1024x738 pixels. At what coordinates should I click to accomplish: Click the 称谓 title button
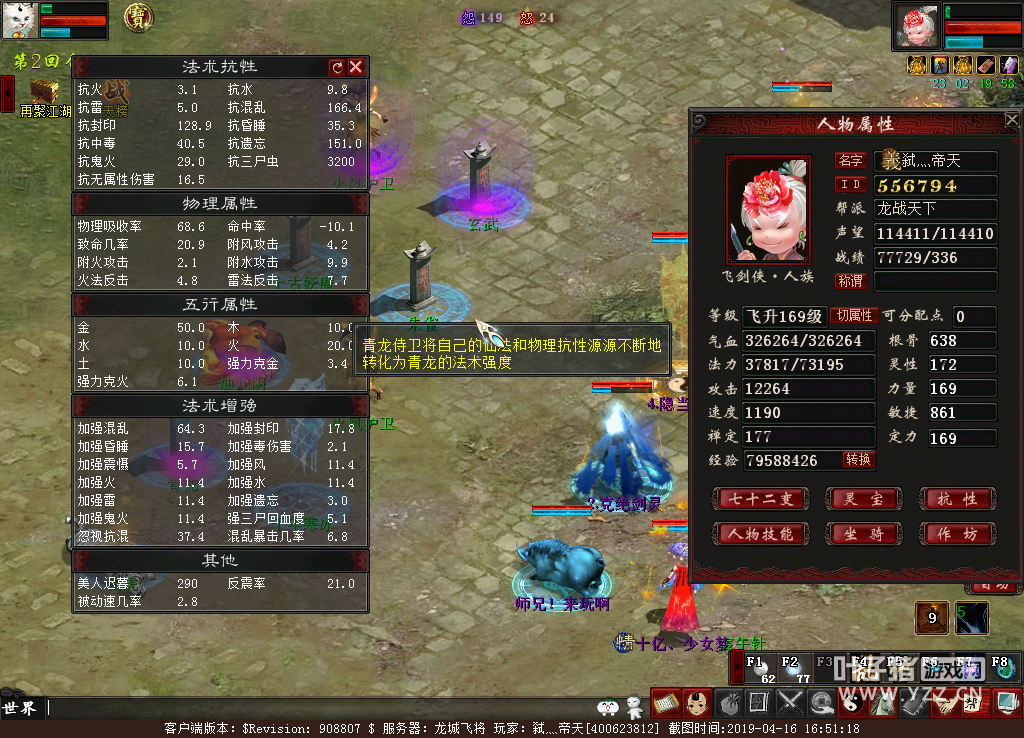click(850, 282)
